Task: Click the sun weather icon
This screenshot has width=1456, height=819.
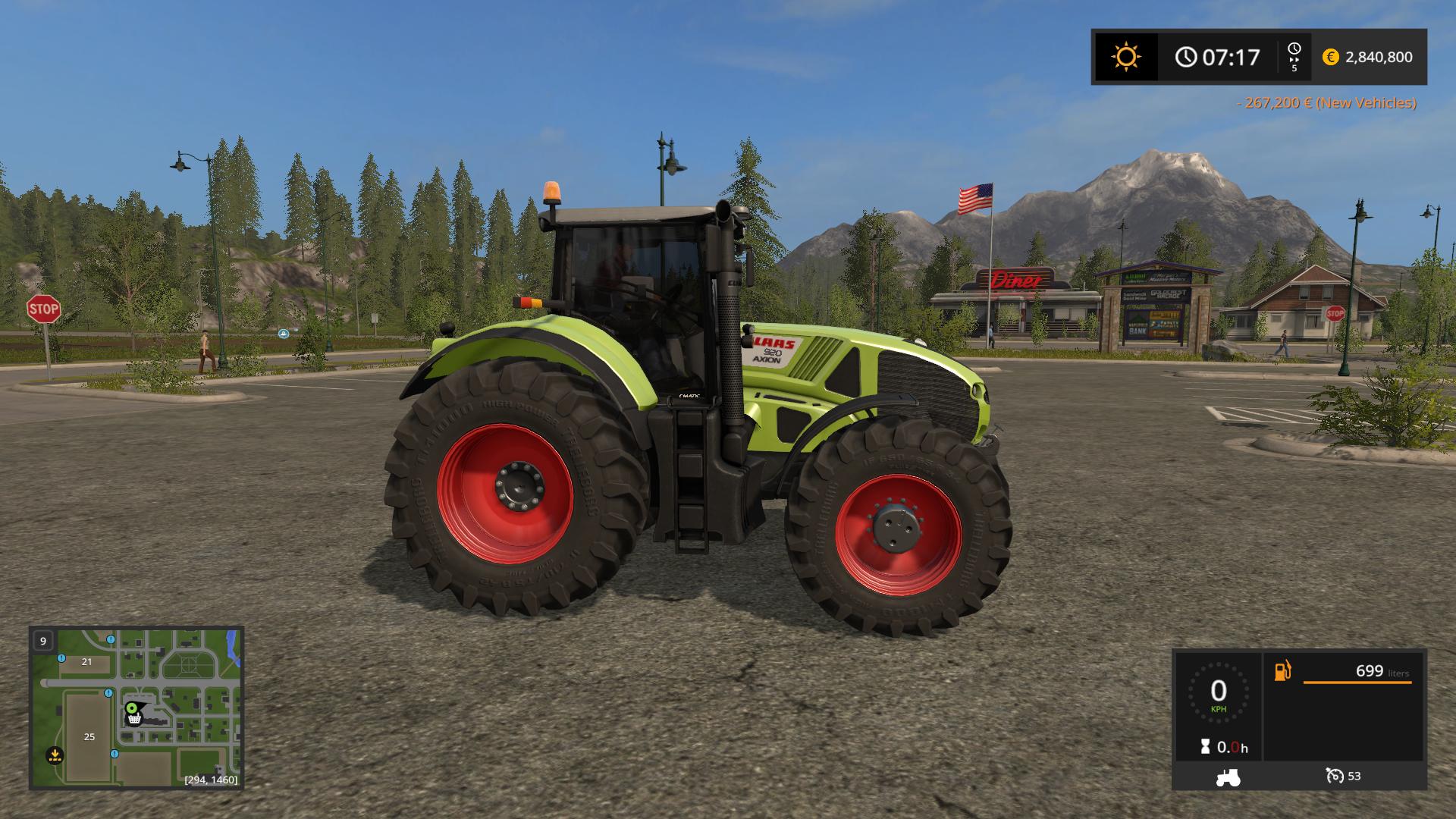Action: click(1125, 57)
